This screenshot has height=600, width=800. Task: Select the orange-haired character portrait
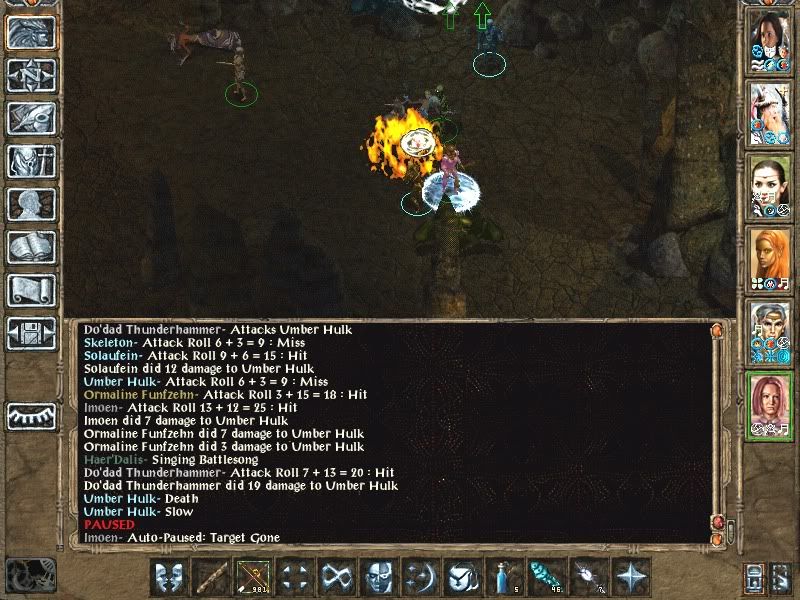(x=768, y=258)
